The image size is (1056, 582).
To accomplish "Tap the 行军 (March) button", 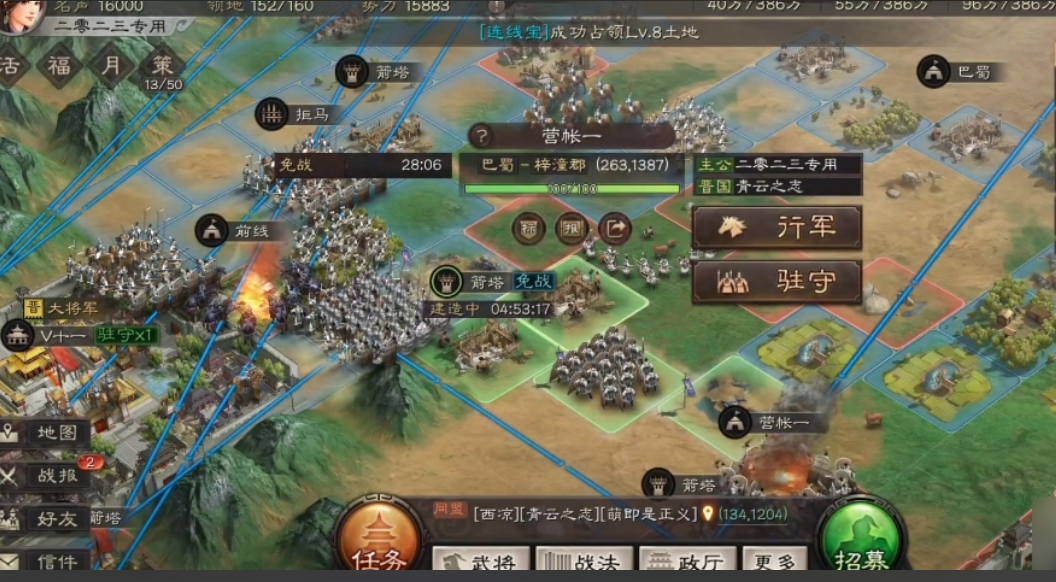I will [x=776, y=228].
